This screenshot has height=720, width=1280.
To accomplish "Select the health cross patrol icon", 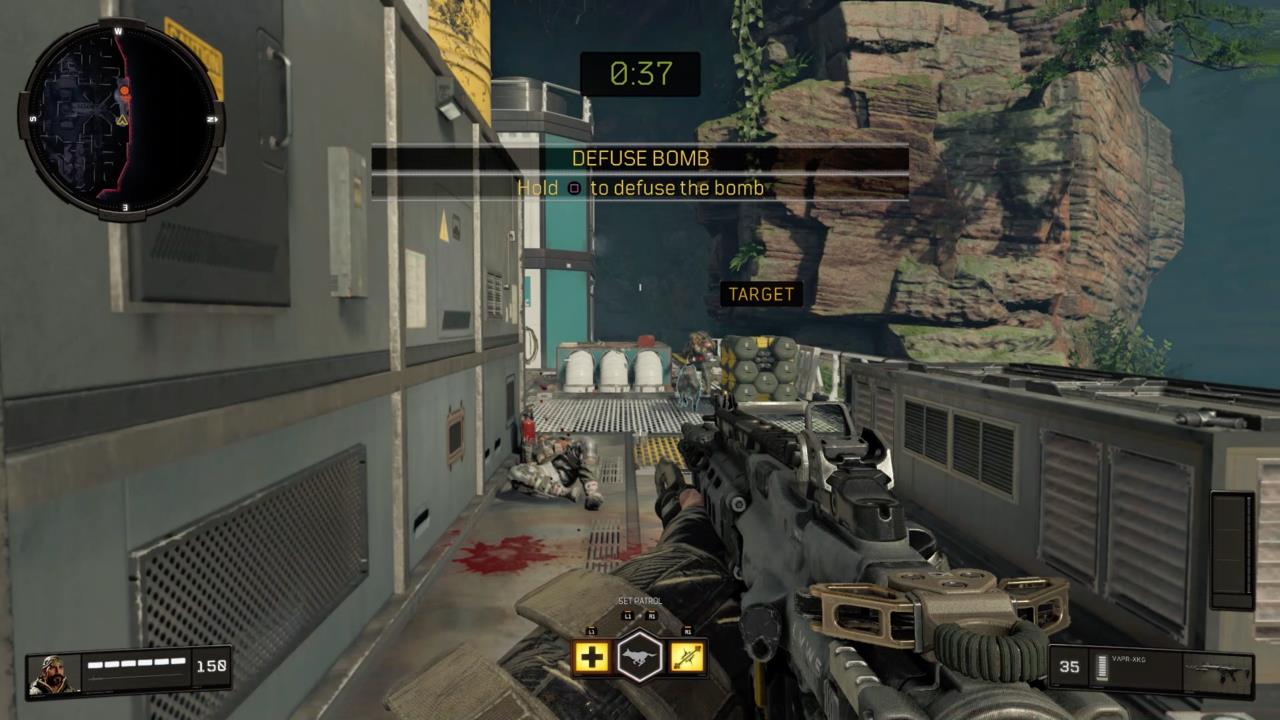I will [x=591, y=657].
